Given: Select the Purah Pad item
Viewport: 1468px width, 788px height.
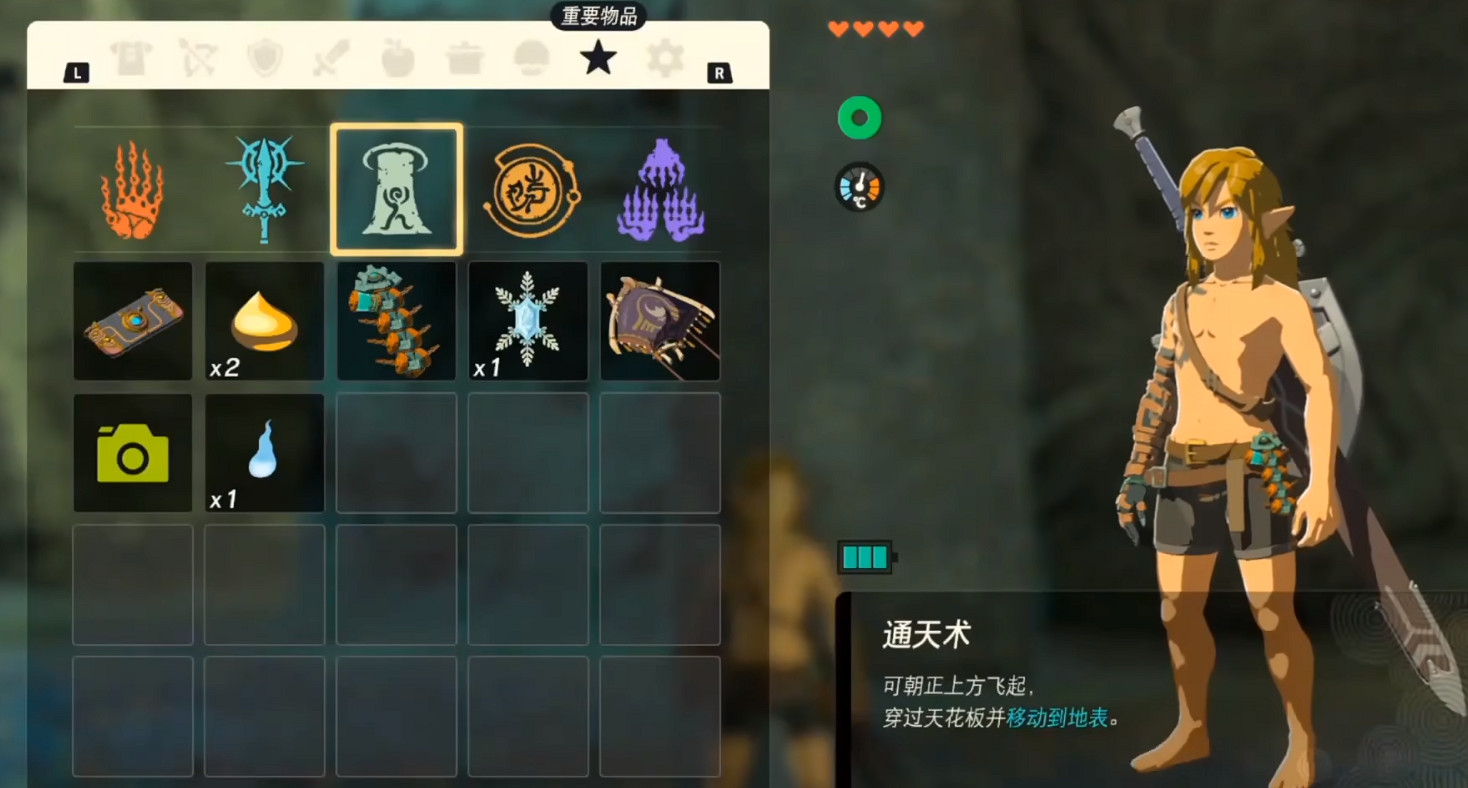Looking at the screenshot, I should point(132,320).
